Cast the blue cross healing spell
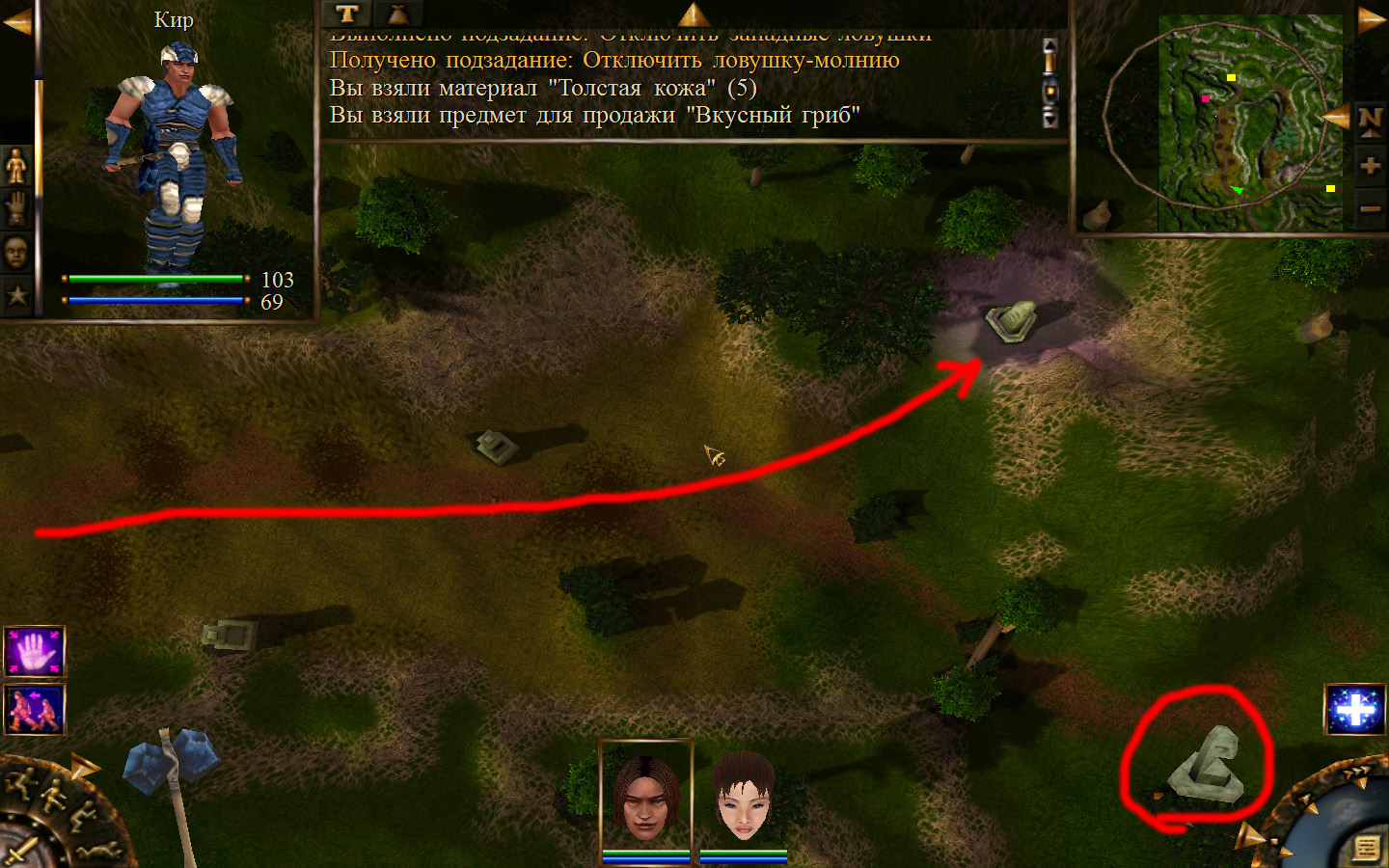The height and width of the screenshot is (868, 1389). pos(1354,710)
